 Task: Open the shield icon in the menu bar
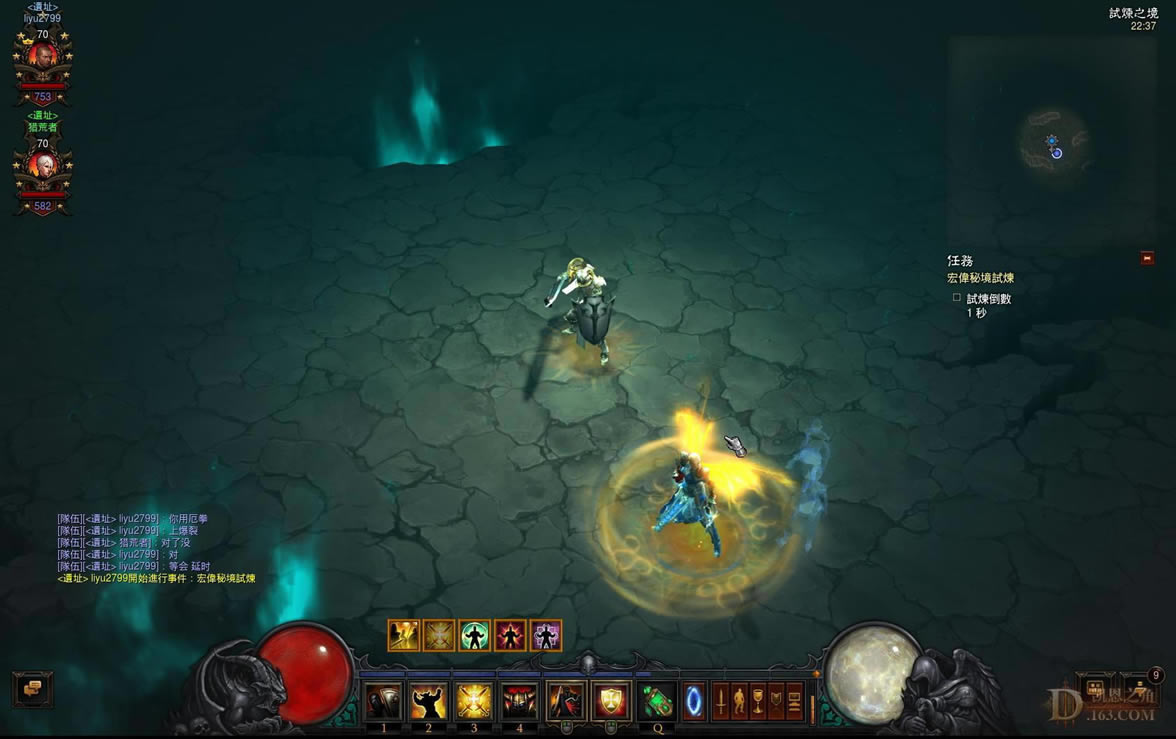point(776,702)
